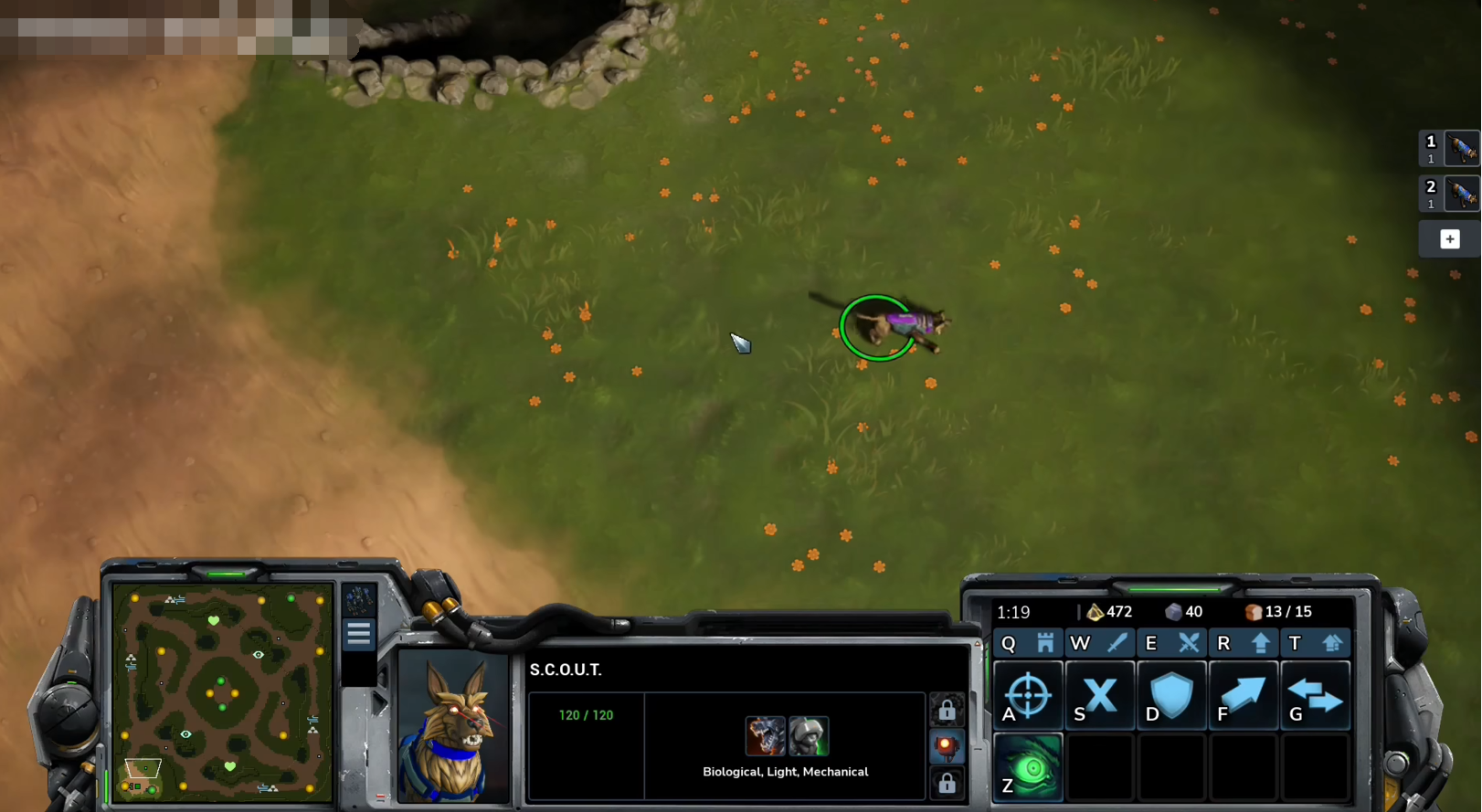The height and width of the screenshot is (812, 1482).
Task: Add a new control group with plus button
Action: coord(1449,239)
